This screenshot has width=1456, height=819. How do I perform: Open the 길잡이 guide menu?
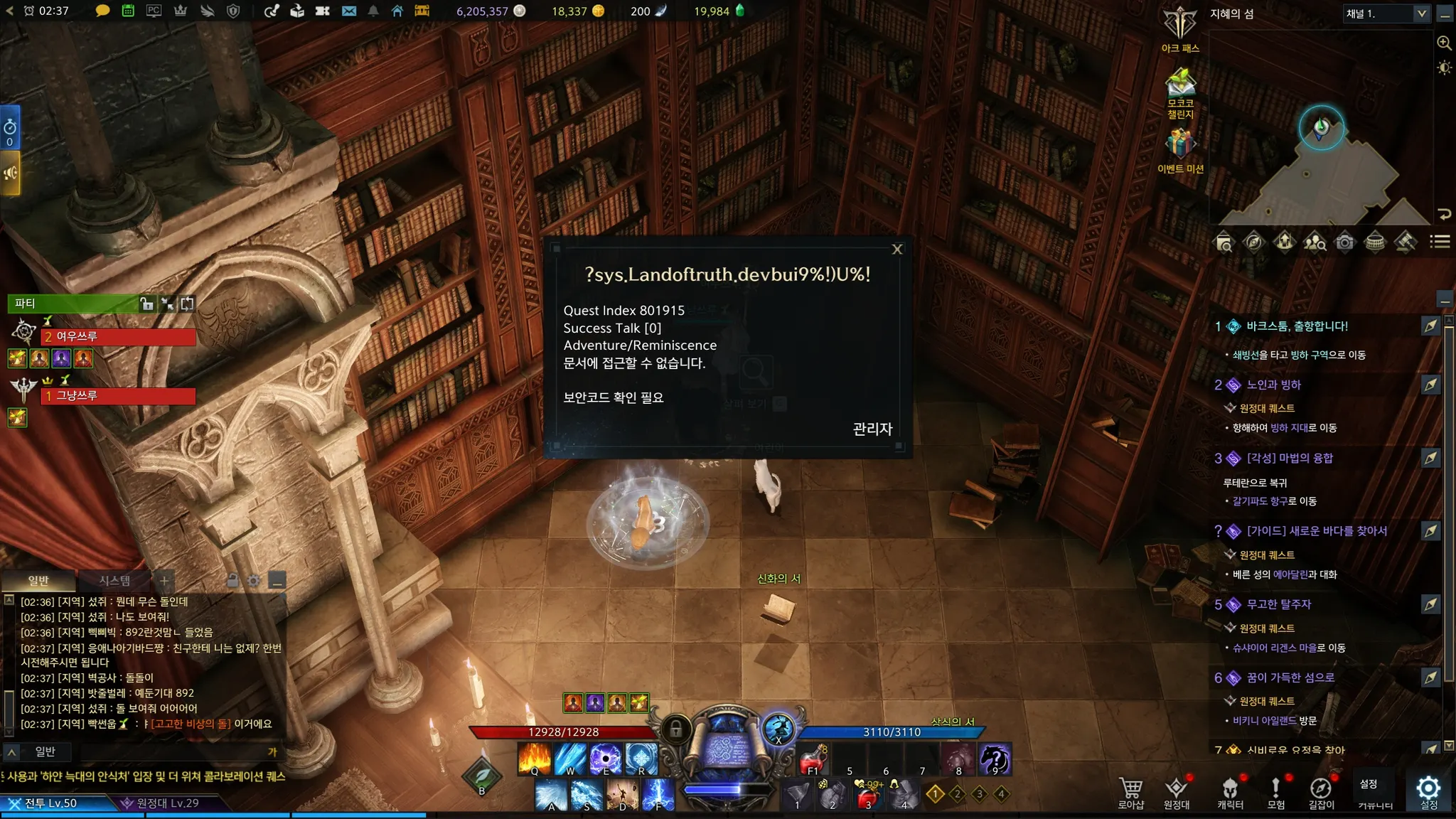point(1321,791)
